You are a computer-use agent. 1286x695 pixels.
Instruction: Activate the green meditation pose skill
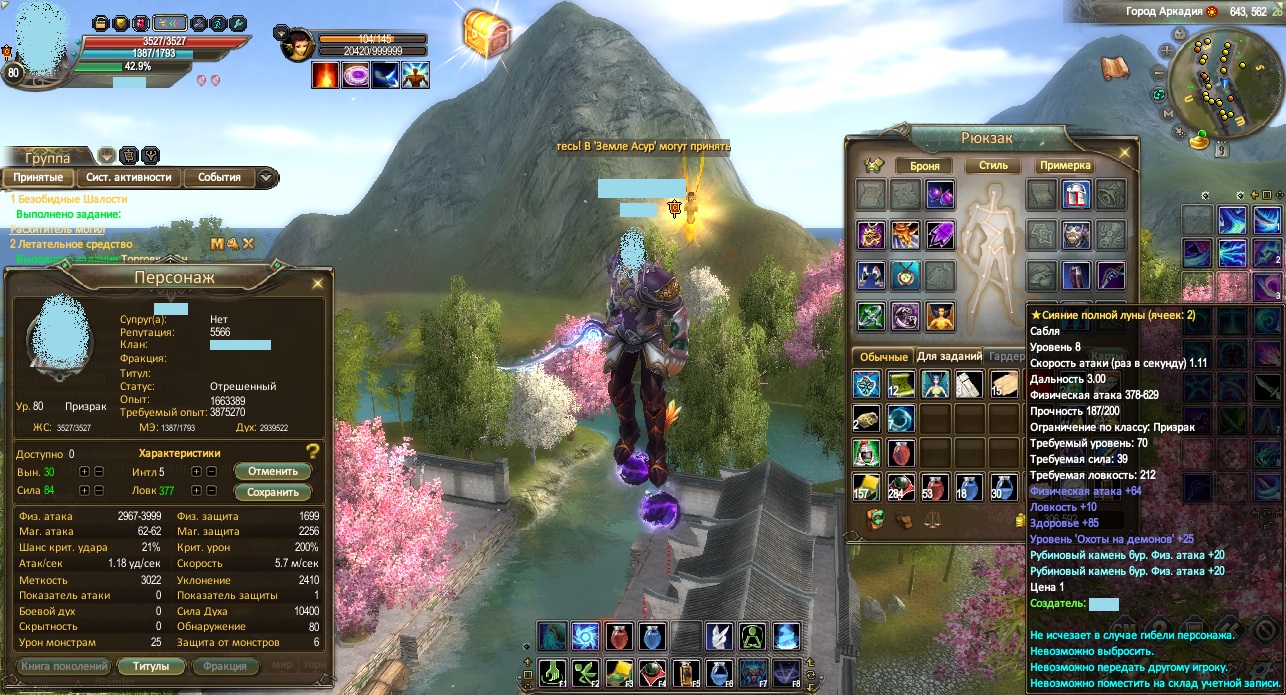(x=753, y=636)
